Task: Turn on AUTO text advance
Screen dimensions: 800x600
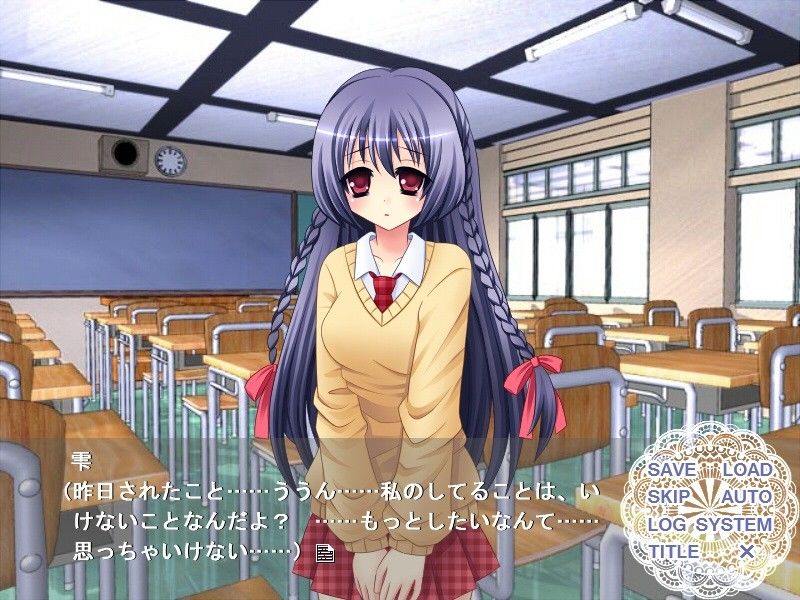Action: [x=746, y=497]
